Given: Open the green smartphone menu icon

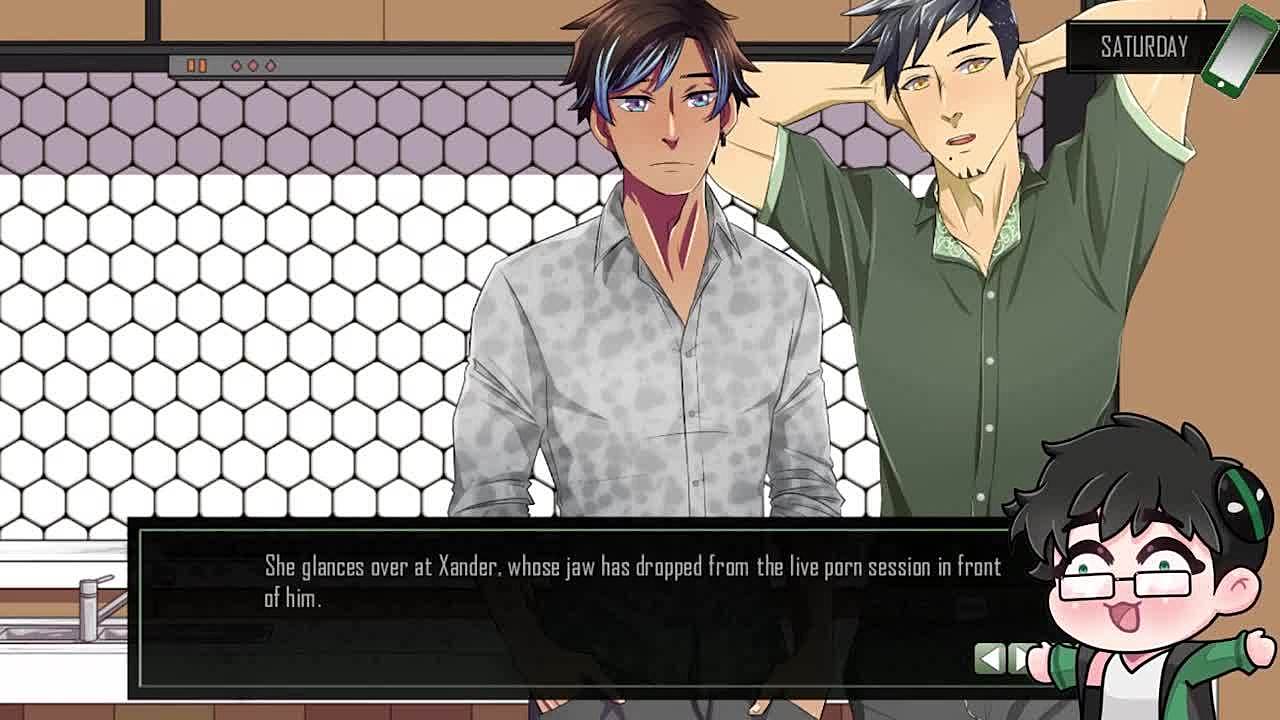Looking at the screenshot, I should point(1240,49).
